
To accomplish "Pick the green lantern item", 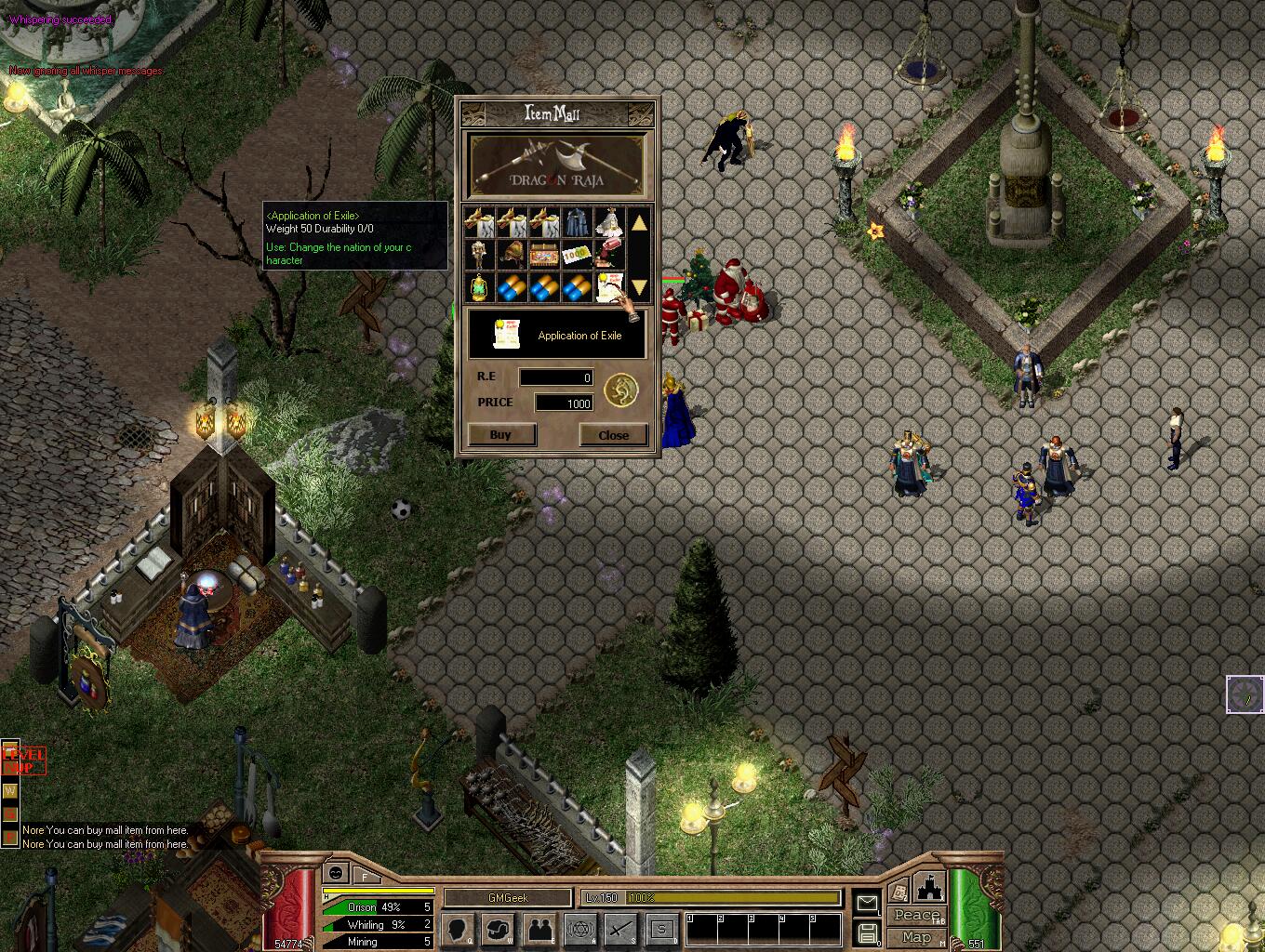I will 479,286.
